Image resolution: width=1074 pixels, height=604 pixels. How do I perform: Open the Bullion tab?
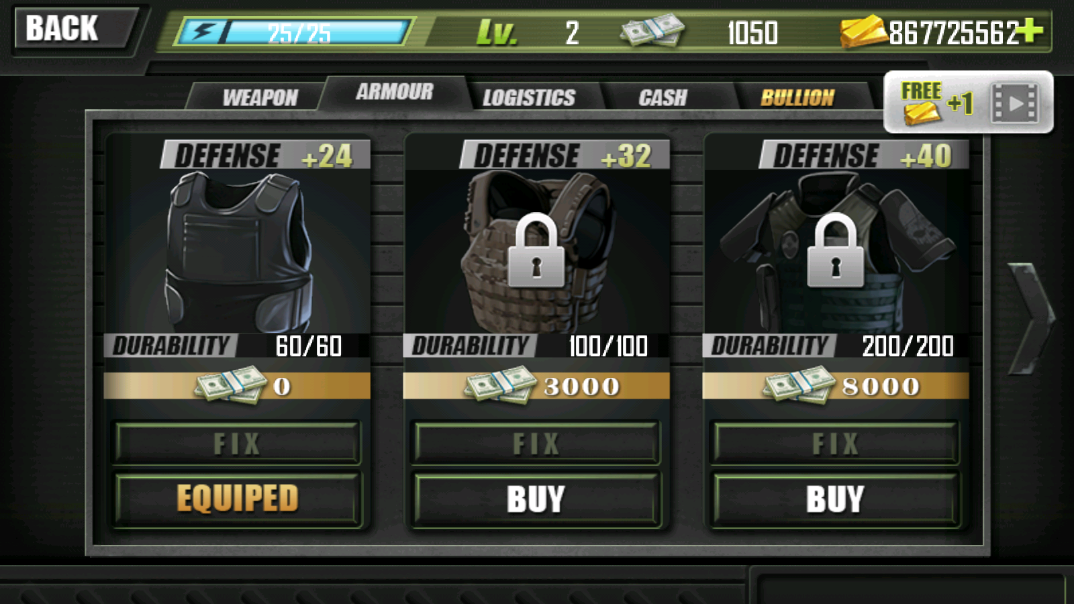tap(797, 97)
